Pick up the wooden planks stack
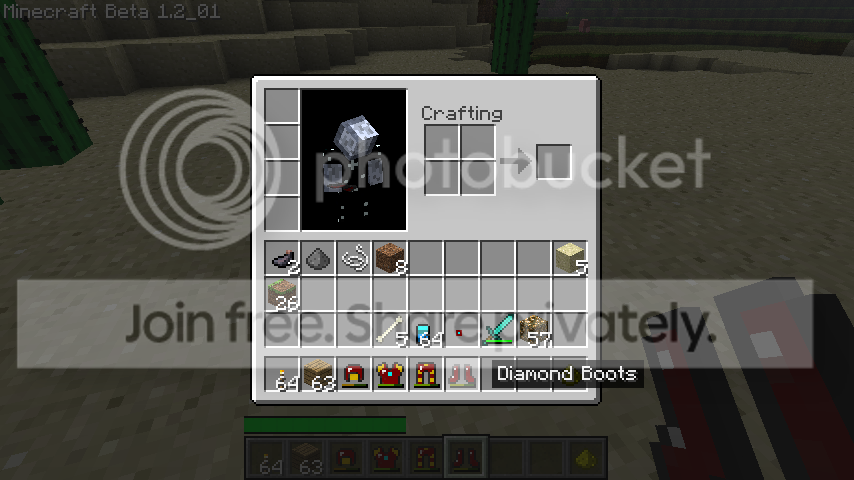Viewport: 854px width, 480px height. pyautogui.click(x=319, y=375)
